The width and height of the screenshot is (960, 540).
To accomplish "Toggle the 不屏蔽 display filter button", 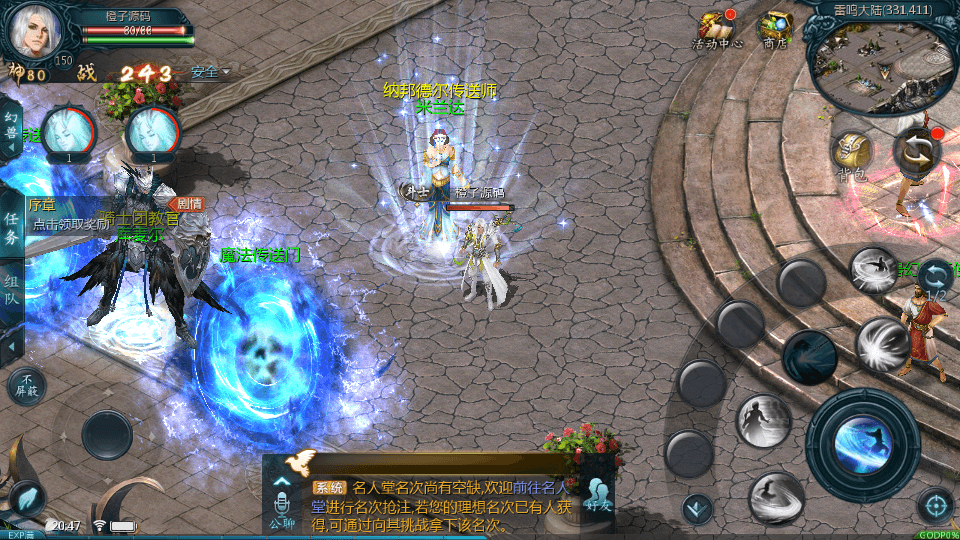I will 26,385.
